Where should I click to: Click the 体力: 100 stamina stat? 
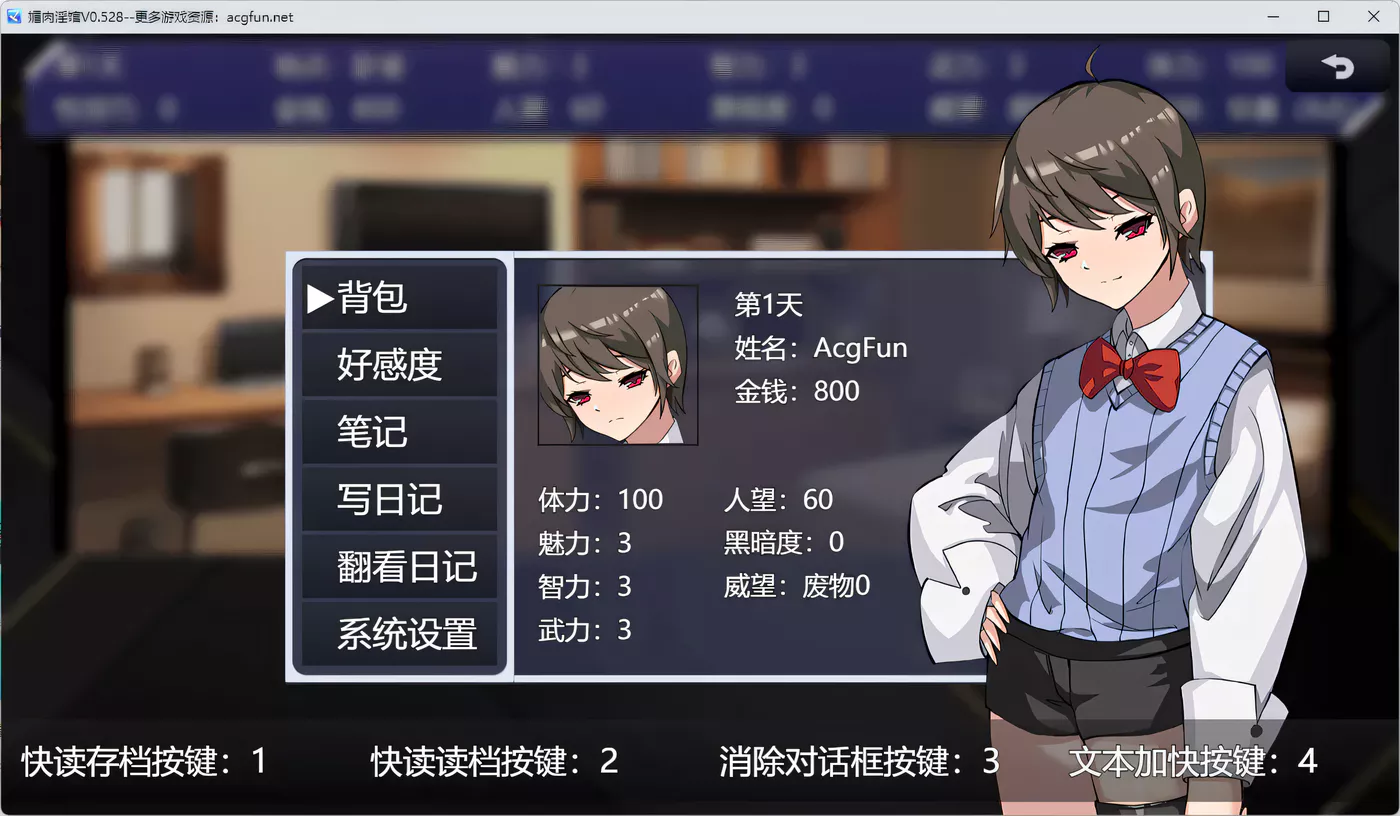[603, 499]
